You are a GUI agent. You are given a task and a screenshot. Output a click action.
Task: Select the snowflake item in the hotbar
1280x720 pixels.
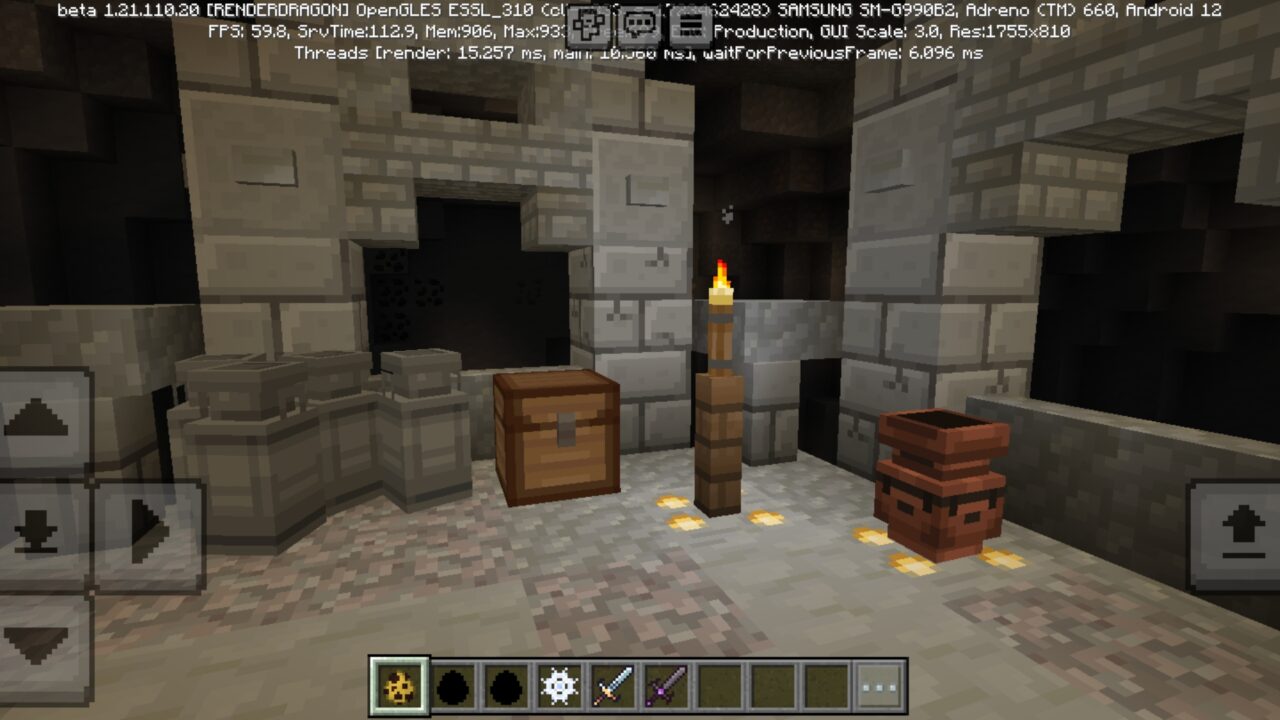coord(559,685)
